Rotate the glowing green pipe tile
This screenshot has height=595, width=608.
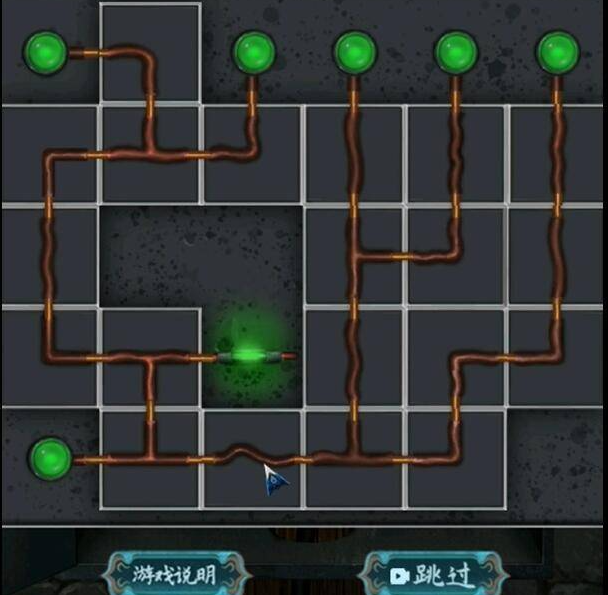pos(252,356)
